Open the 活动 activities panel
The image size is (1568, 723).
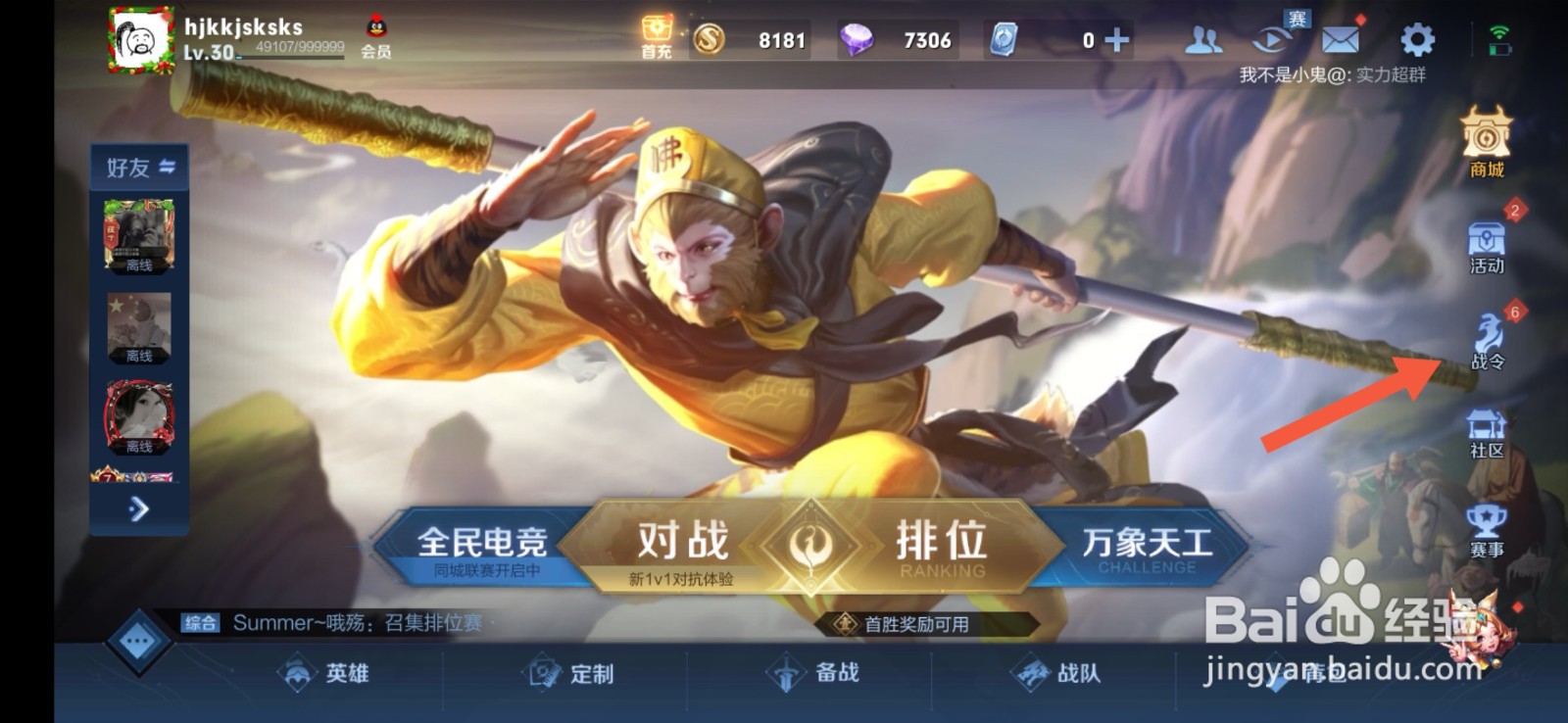coord(1489,243)
